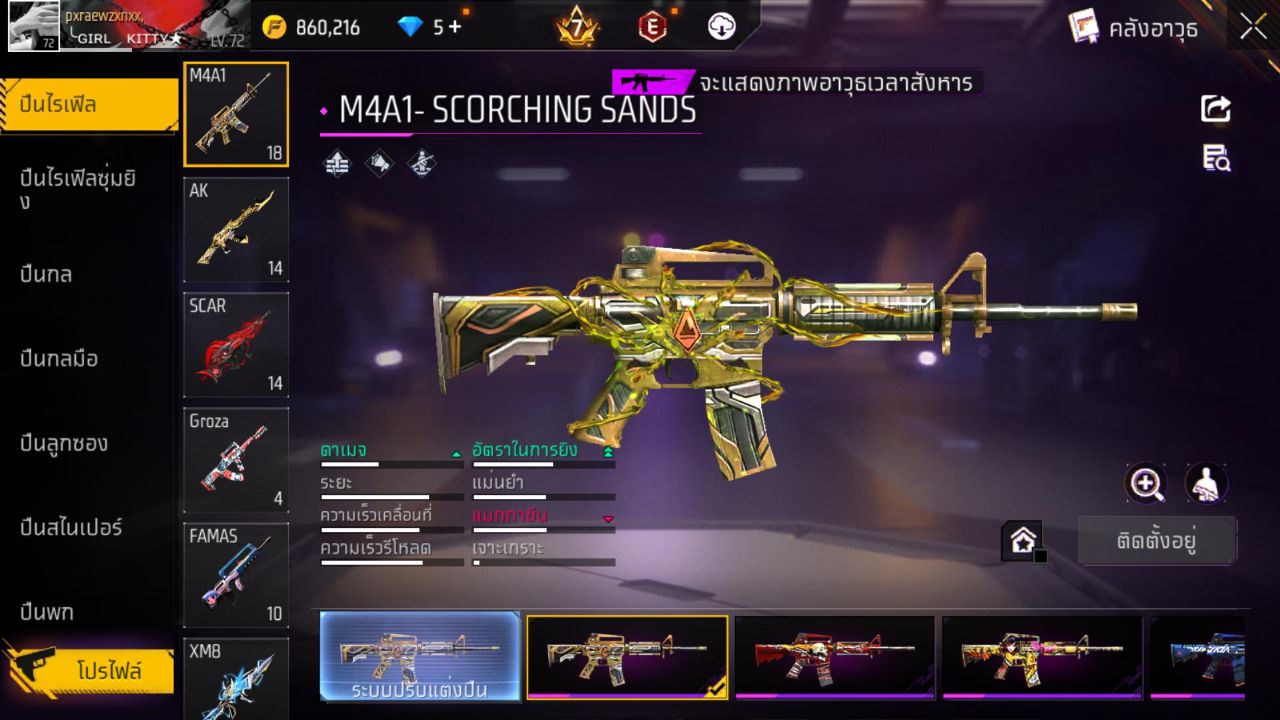This screenshot has width=1280, height=720.
Task: Click the magnifier zoom icon near the weapon
Action: click(1146, 485)
